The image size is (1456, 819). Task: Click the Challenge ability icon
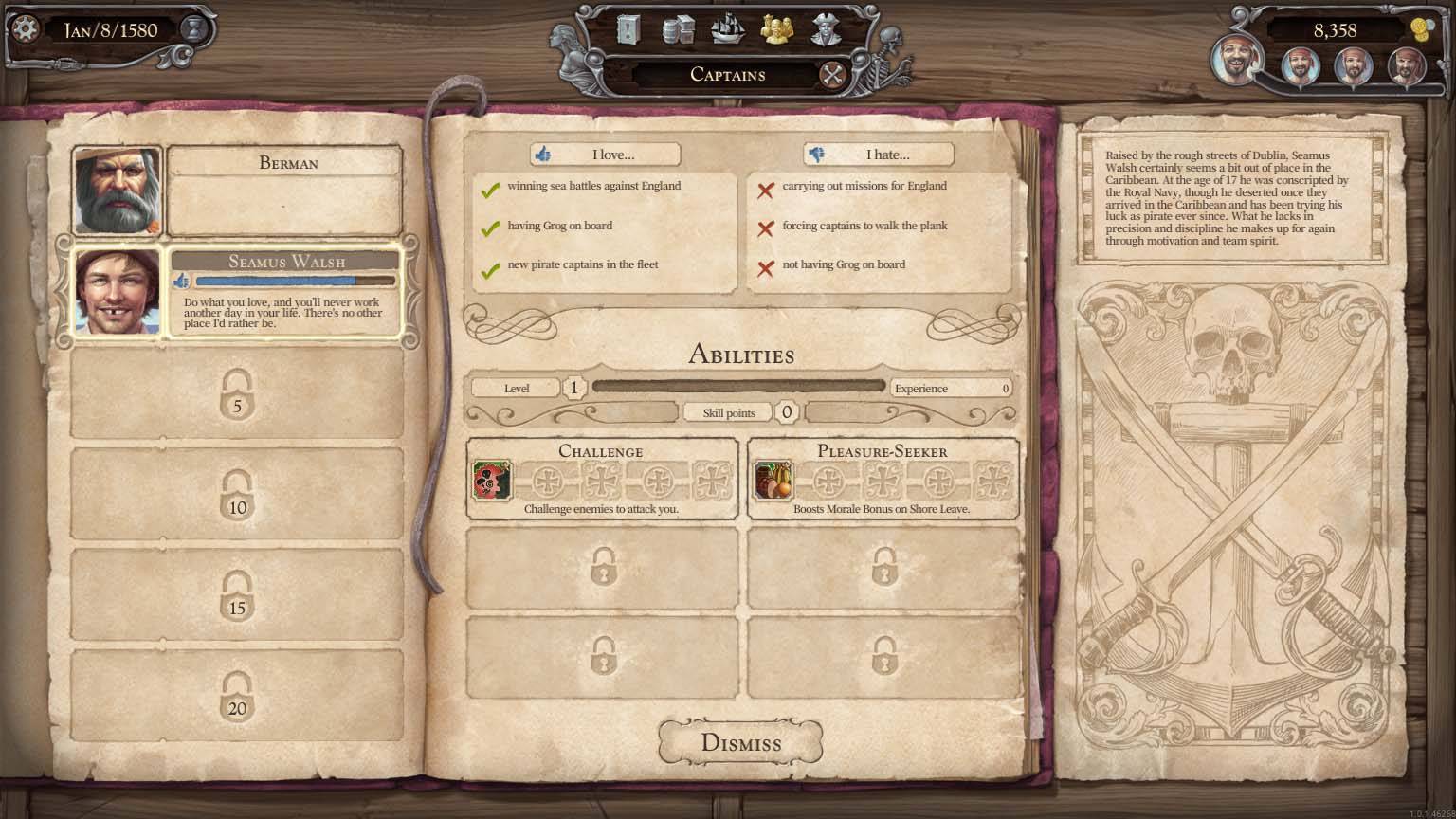coord(492,480)
